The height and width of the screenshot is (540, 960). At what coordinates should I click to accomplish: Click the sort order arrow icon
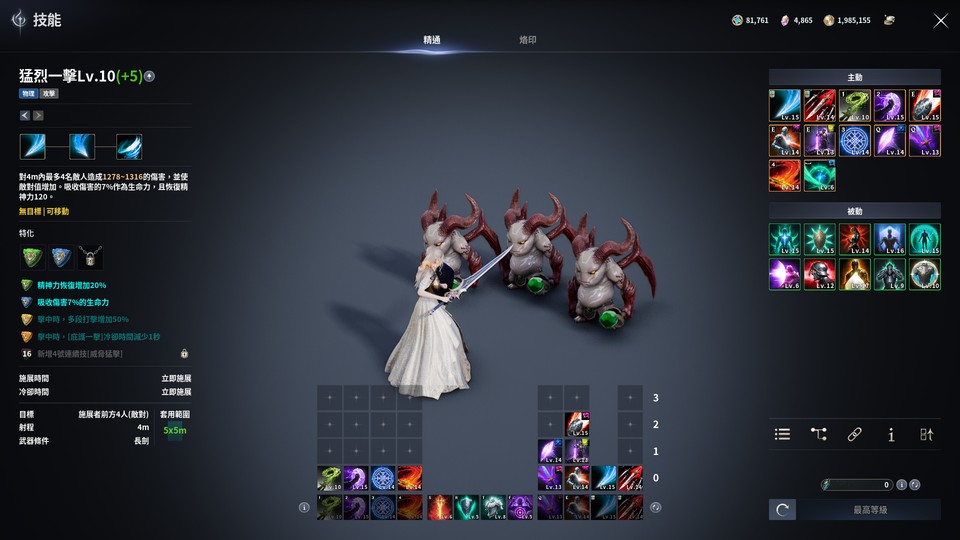pyautogui.click(x=927, y=434)
